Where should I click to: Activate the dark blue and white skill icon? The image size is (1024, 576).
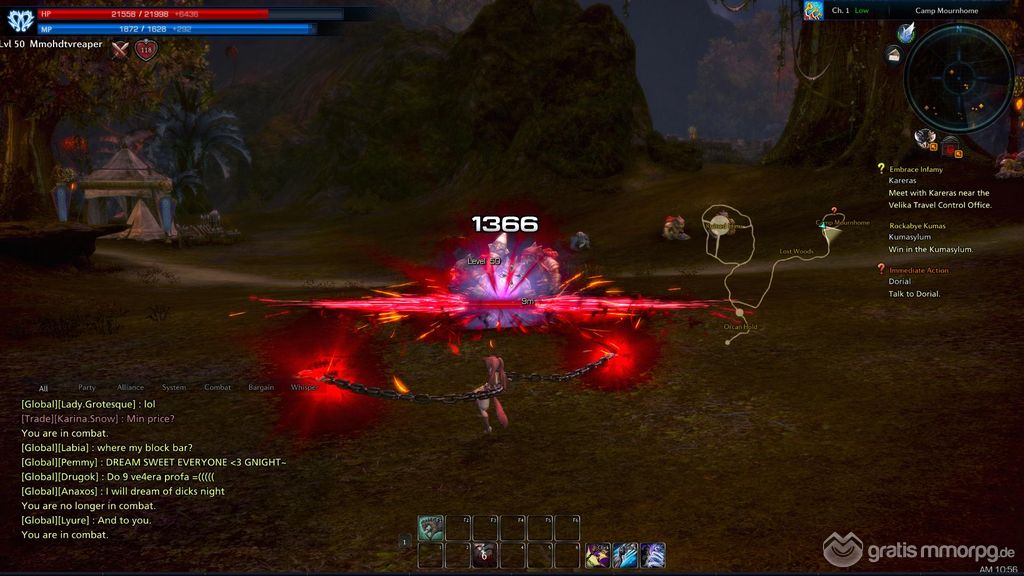click(x=653, y=555)
